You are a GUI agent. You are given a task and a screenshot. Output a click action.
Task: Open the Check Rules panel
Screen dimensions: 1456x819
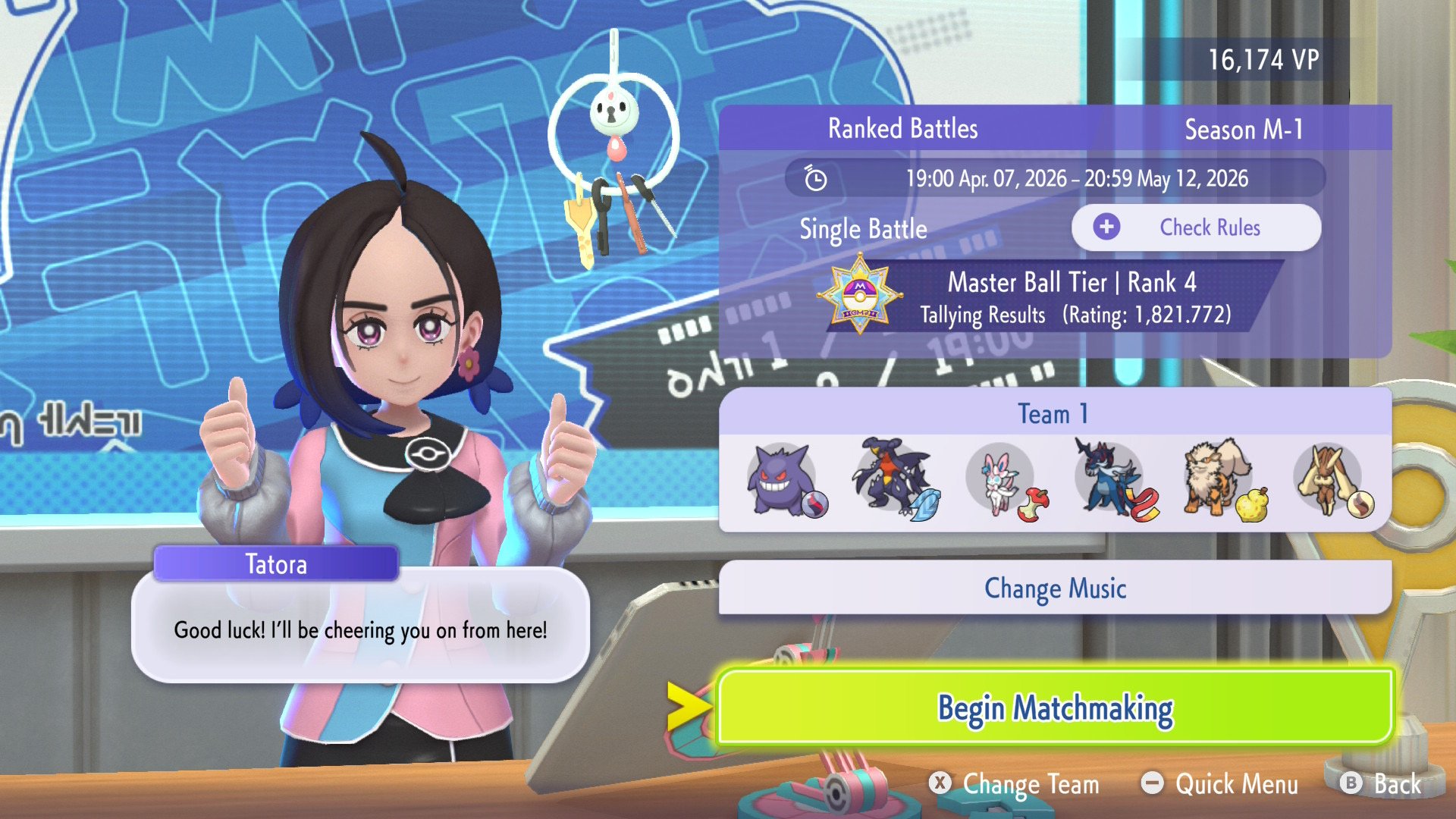1196,227
